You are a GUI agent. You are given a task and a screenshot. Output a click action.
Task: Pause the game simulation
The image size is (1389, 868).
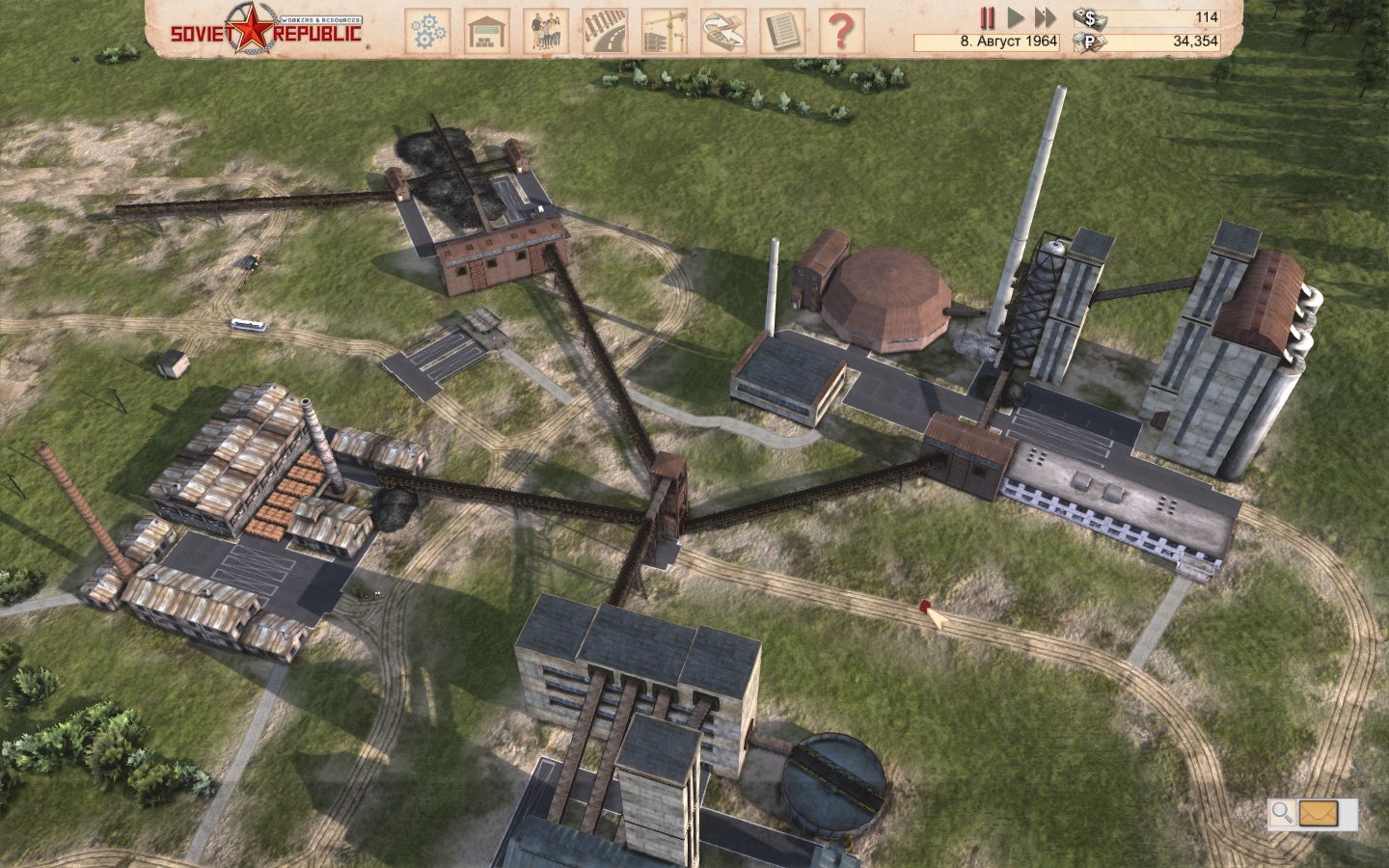pyautogui.click(x=988, y=17)
